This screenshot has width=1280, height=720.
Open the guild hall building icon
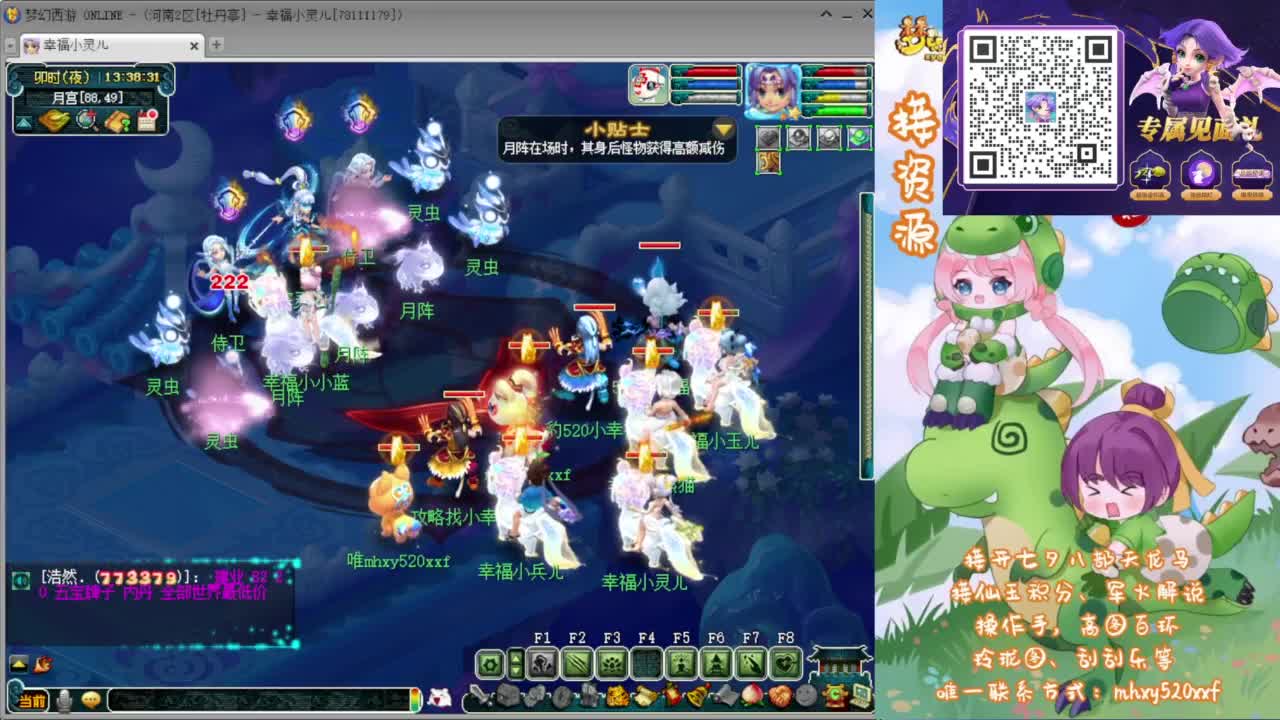(838, 660)
